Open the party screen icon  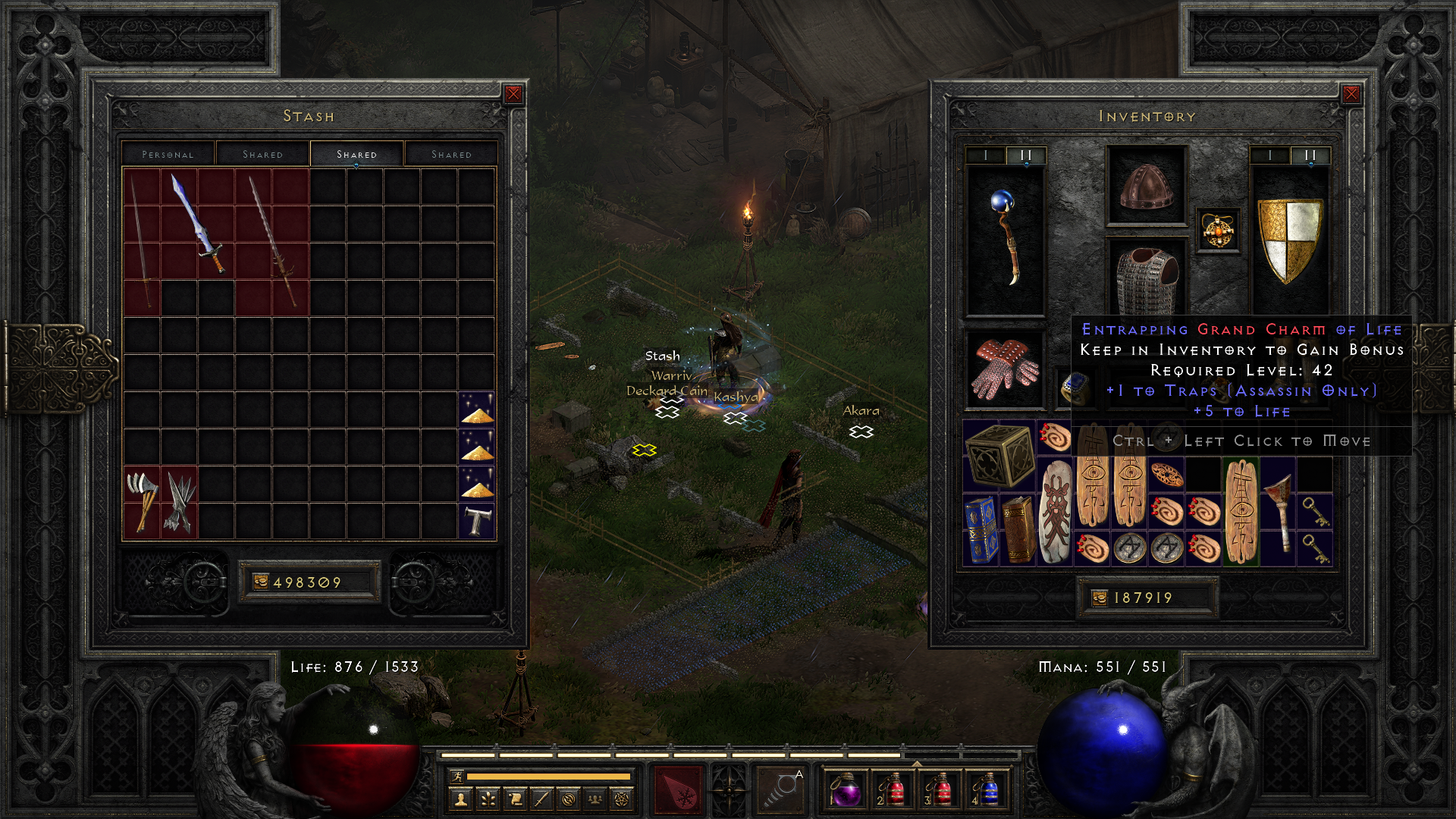click(x=595, y=799)
